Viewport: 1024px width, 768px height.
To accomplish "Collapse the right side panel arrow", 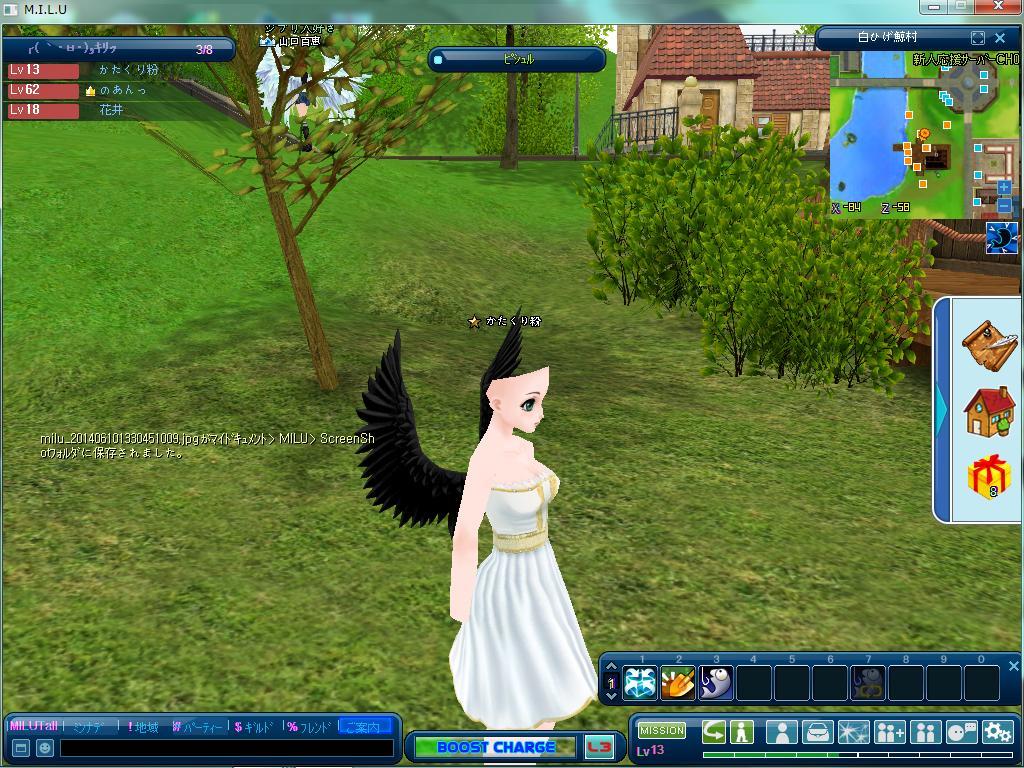I will tap(941, 408).
